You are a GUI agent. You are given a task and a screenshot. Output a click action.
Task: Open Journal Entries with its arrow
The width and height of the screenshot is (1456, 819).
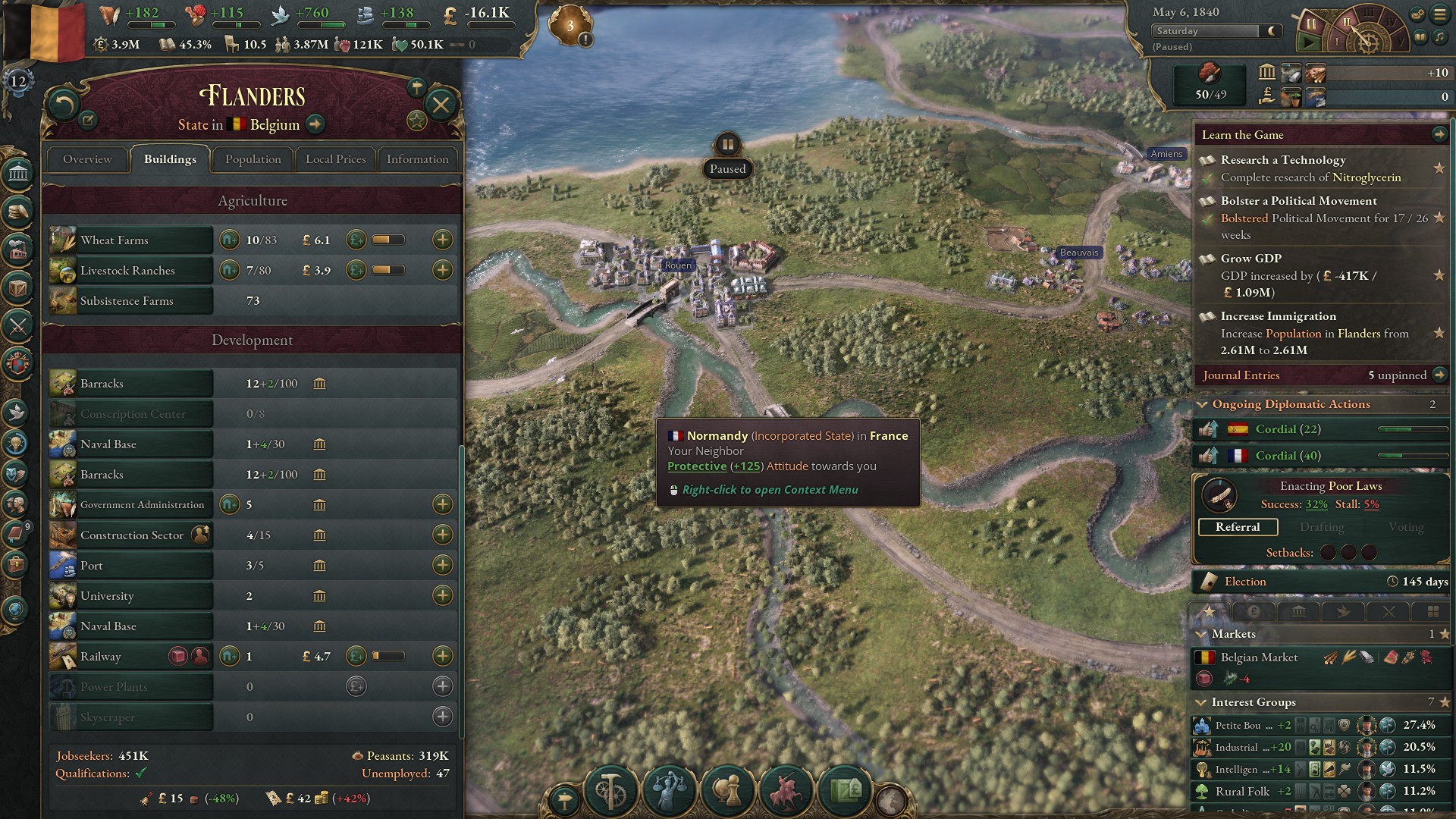(1440, 375)
